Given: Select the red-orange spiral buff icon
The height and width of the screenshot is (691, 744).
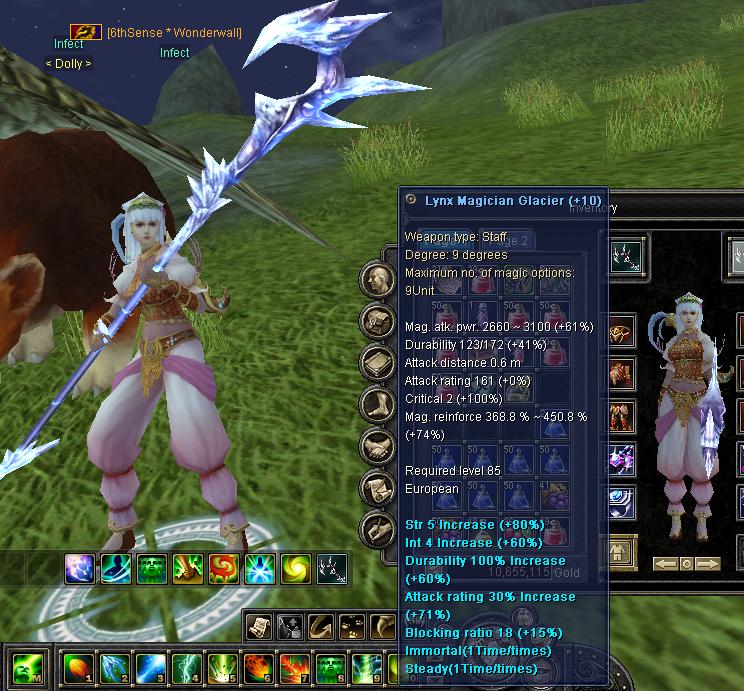Looking at the screenshot, I should [223, 569].
